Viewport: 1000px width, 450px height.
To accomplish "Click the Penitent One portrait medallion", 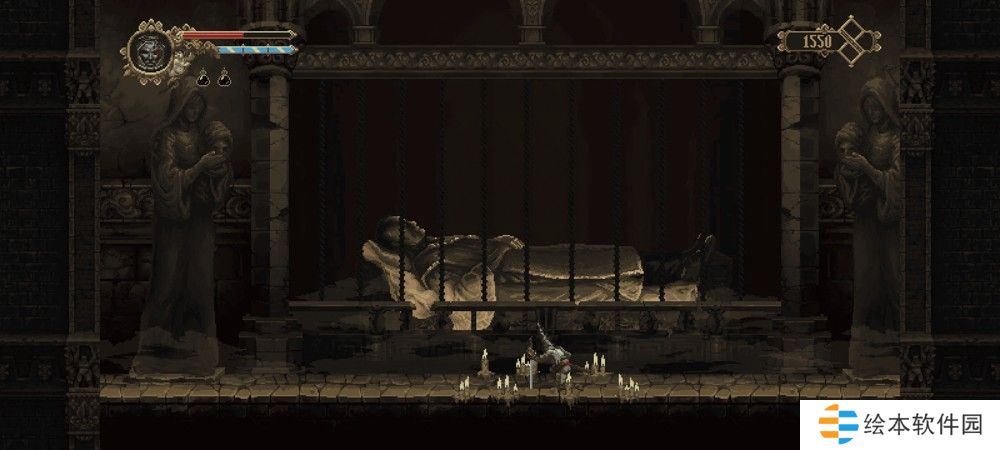I will pos(150,49).
